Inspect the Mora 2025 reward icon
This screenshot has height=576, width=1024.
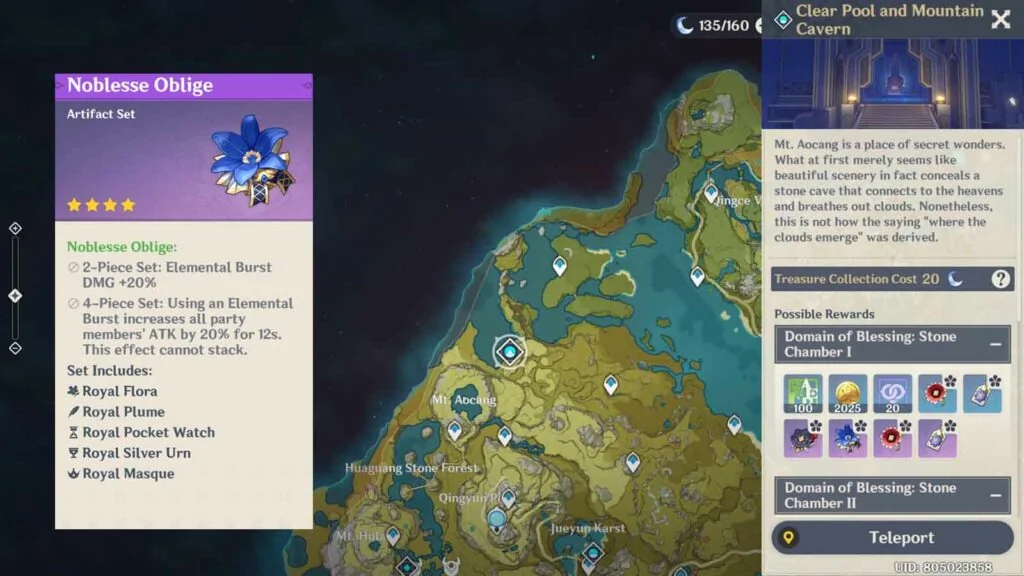click(848, 394)
